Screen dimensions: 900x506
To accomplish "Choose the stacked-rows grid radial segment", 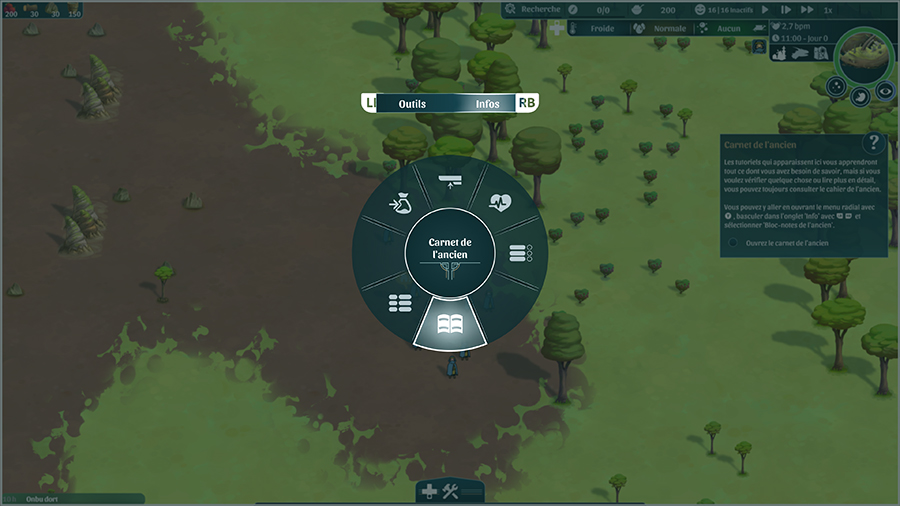I will tap(400, 302).
